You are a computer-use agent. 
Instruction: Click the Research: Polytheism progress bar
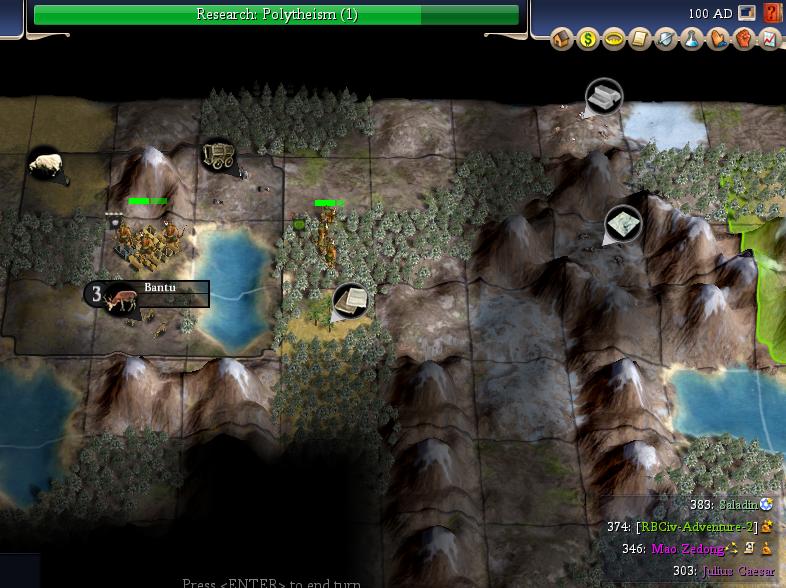coord(276,15)
